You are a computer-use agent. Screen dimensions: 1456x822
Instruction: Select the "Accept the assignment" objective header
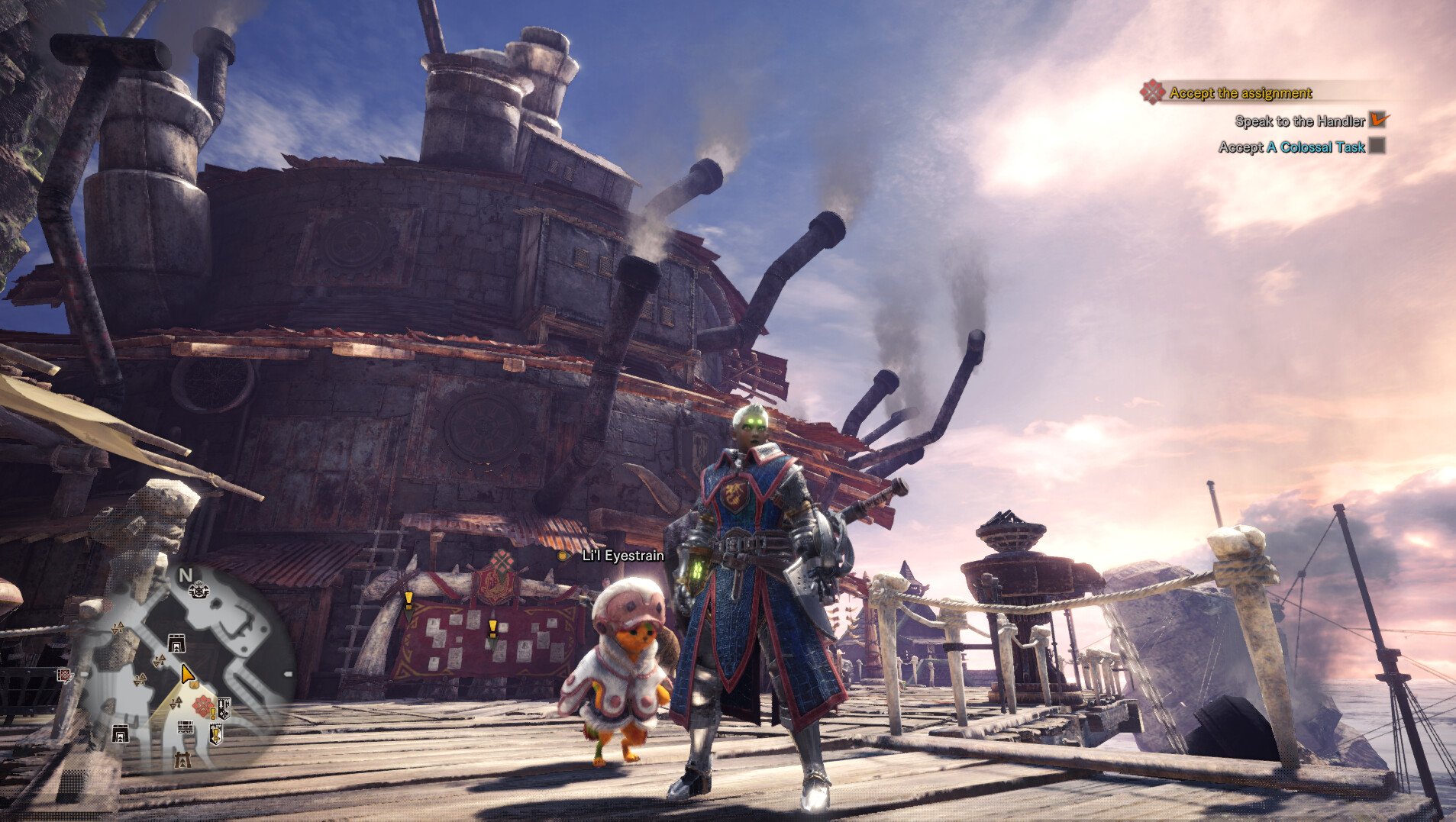coord(1240,93)
